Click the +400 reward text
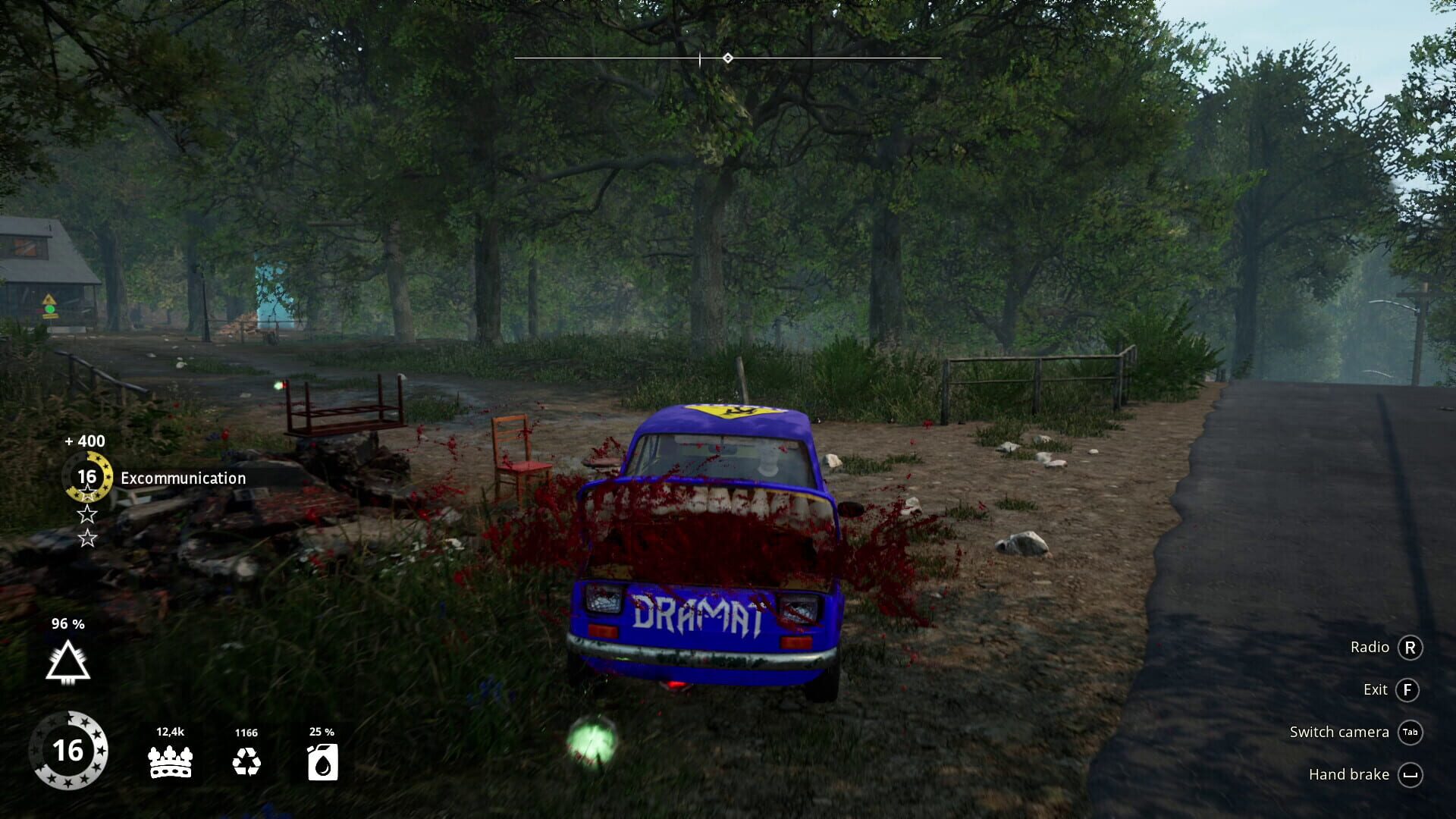 click(x=83, y=441)
